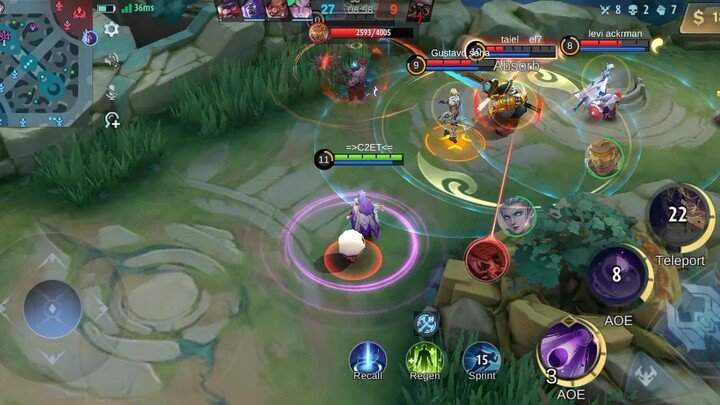
Task: Select the red creature target portrait
Action: click(x=487, y=259)
